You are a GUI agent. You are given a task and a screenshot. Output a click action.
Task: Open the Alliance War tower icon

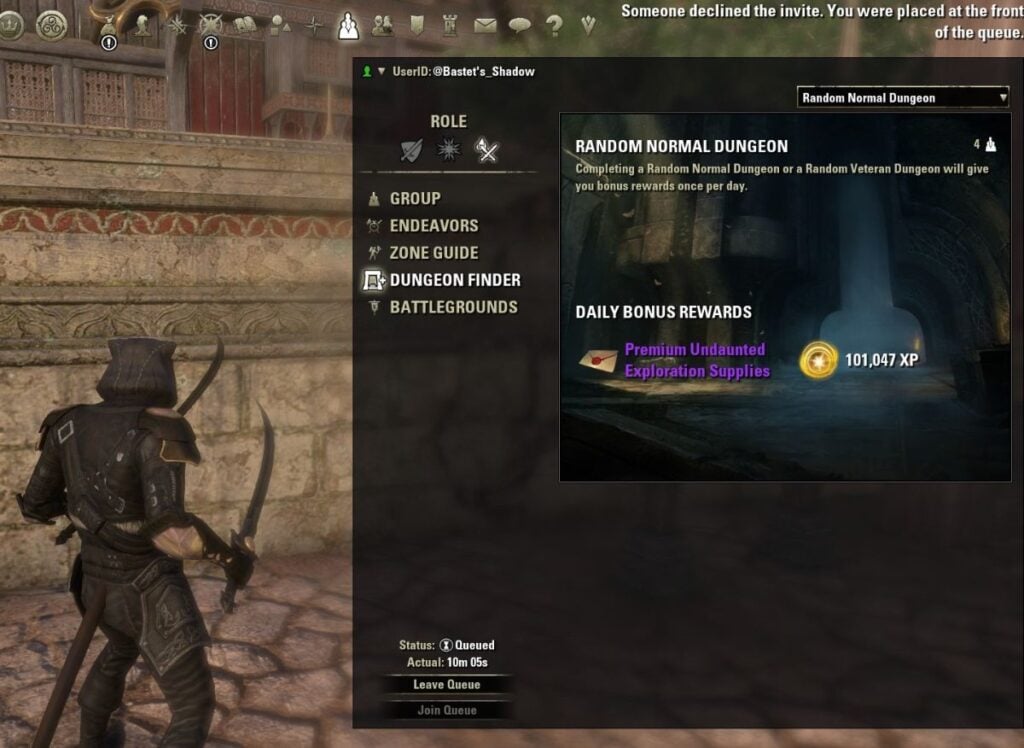(x=449, y=26)
